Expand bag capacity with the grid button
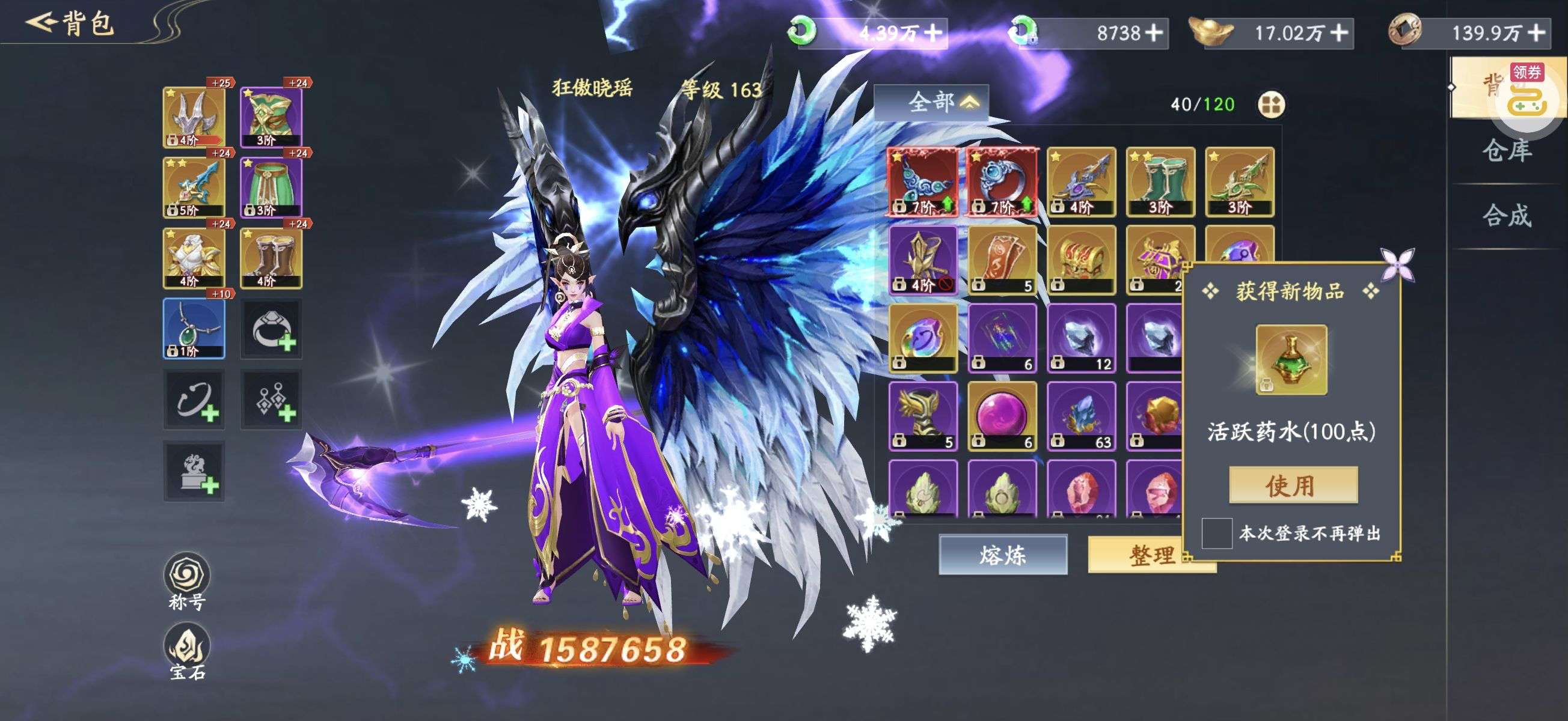The width and height of the screenshot is (1568, 721). click(x=1271, y=105)
